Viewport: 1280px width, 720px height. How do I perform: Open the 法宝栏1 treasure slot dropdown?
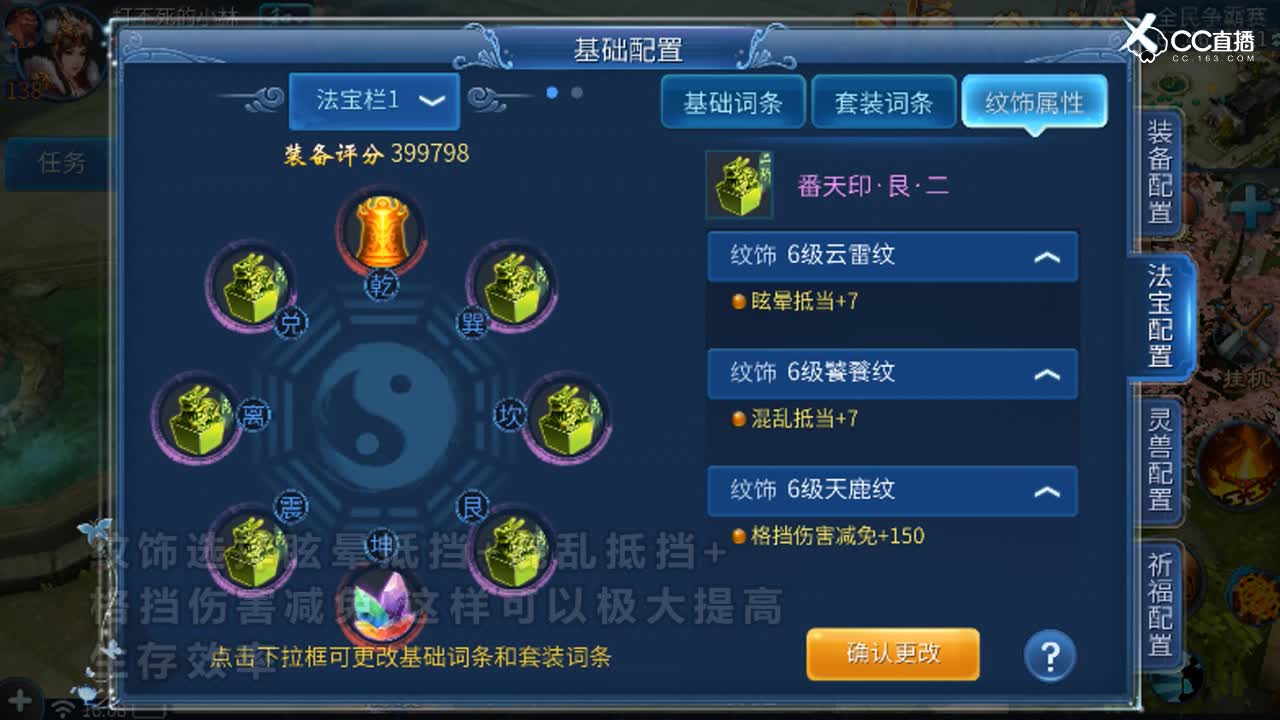coord(374,101)
